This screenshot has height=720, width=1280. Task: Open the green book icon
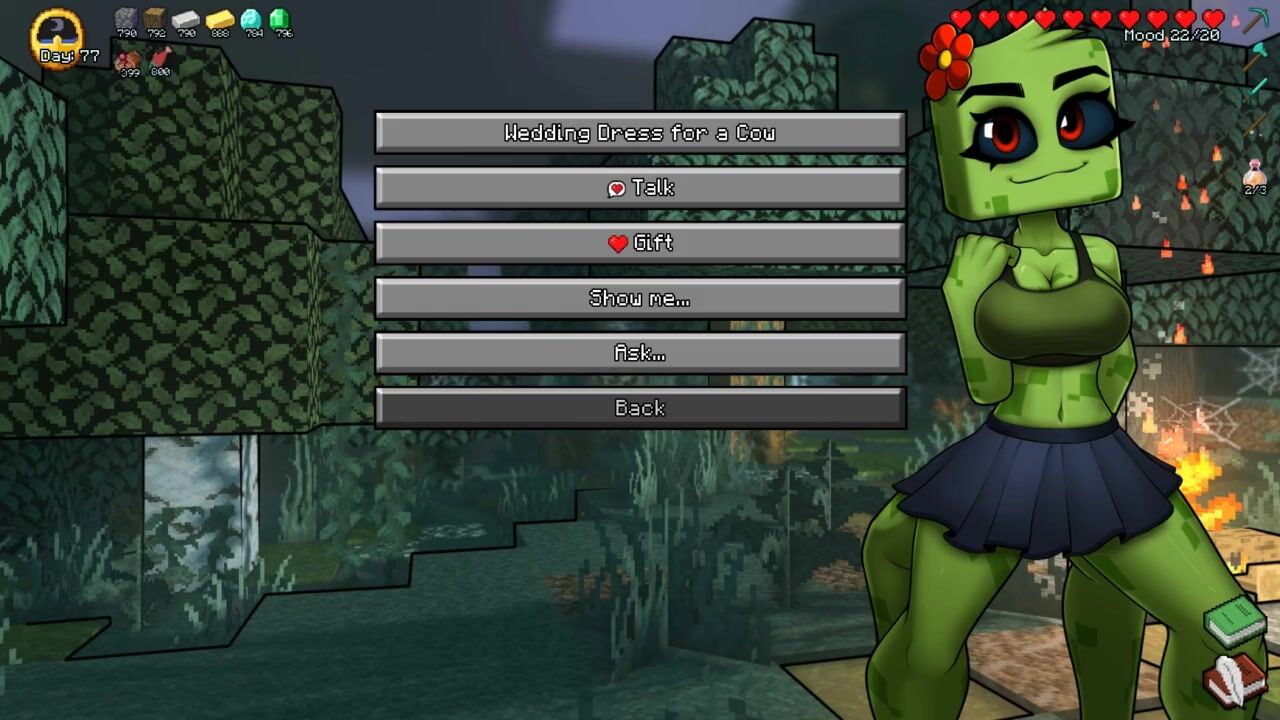[x=1236, y=620]
